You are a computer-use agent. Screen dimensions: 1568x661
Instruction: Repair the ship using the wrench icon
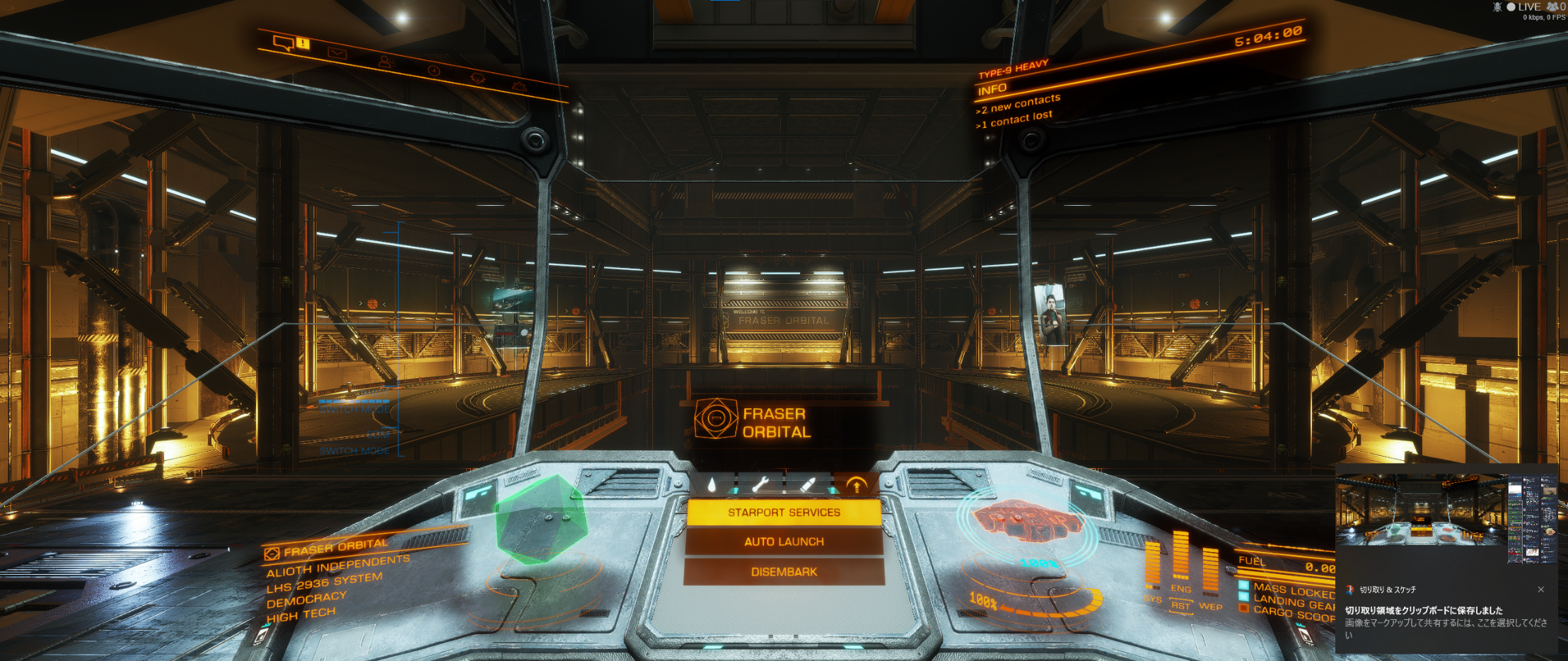pyautogui.click(x=760, y=485)
